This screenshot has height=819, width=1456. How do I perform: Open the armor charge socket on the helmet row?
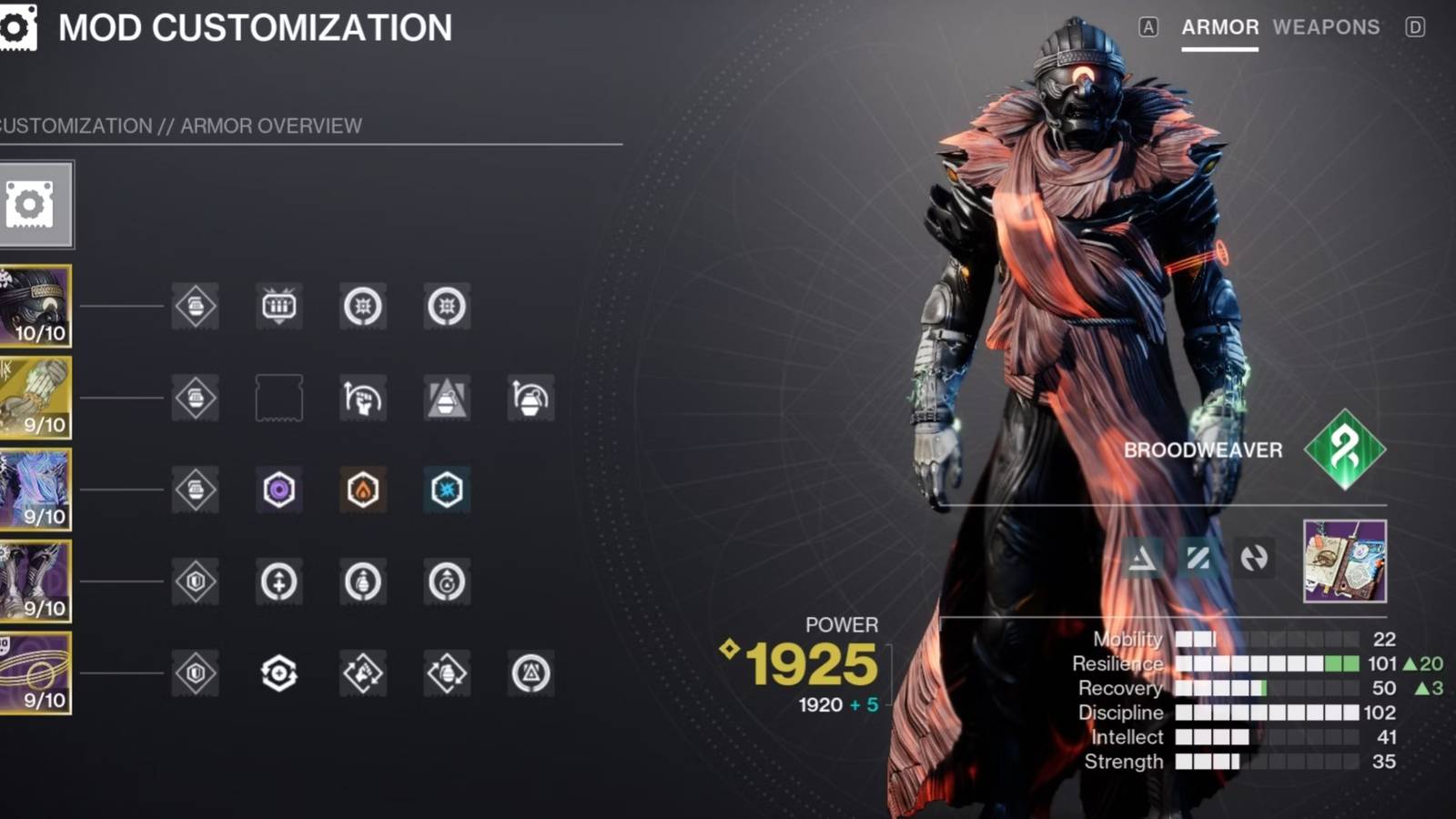[x=194, y=307]
